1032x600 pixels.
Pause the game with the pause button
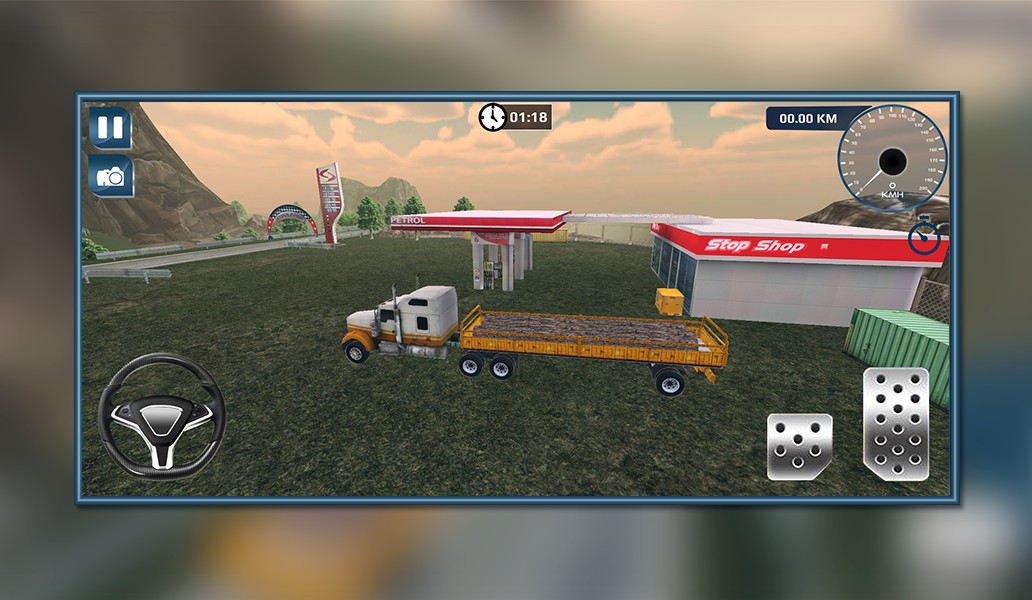[110, 128]
